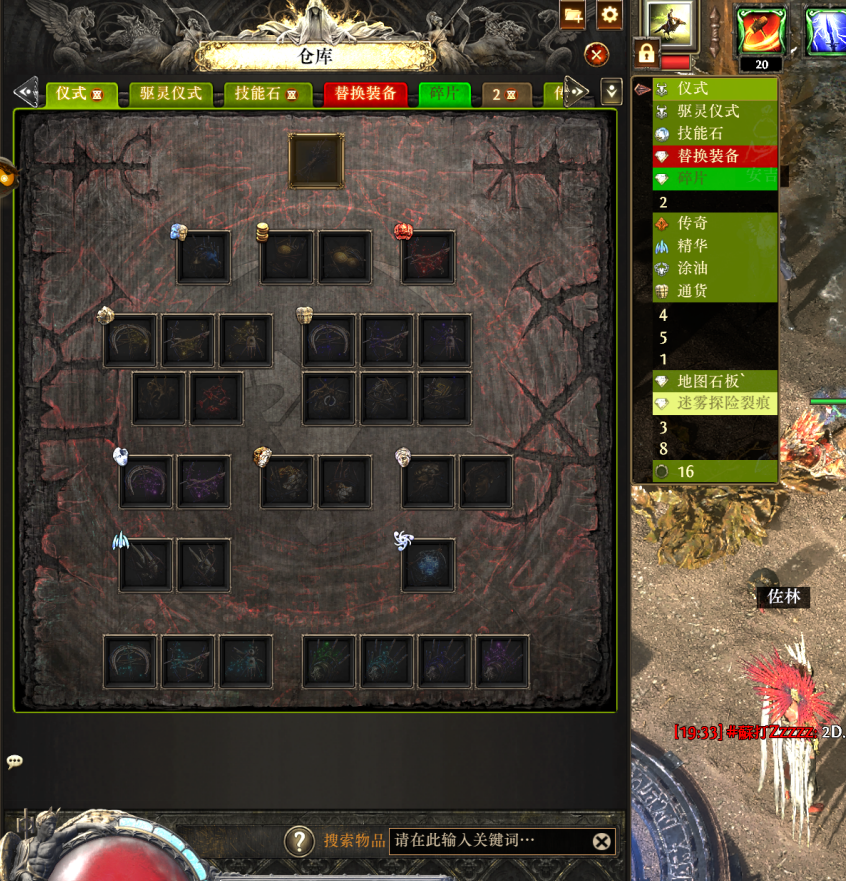Select the 技能石 tab in the top bar

pyautogui.click(x=265, y=94)
